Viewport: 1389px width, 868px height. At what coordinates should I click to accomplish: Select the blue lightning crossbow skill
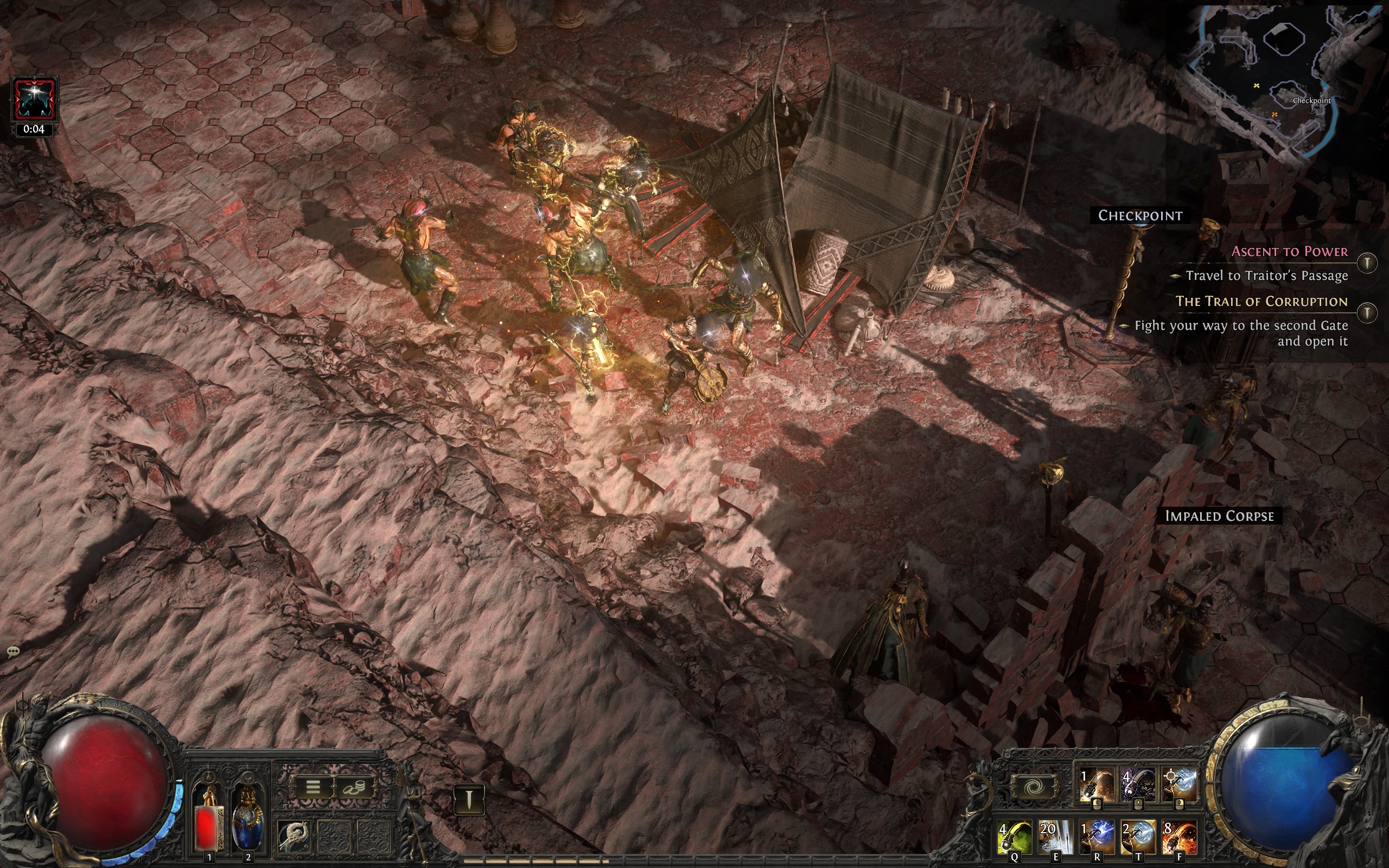(x=1097, y=837)
